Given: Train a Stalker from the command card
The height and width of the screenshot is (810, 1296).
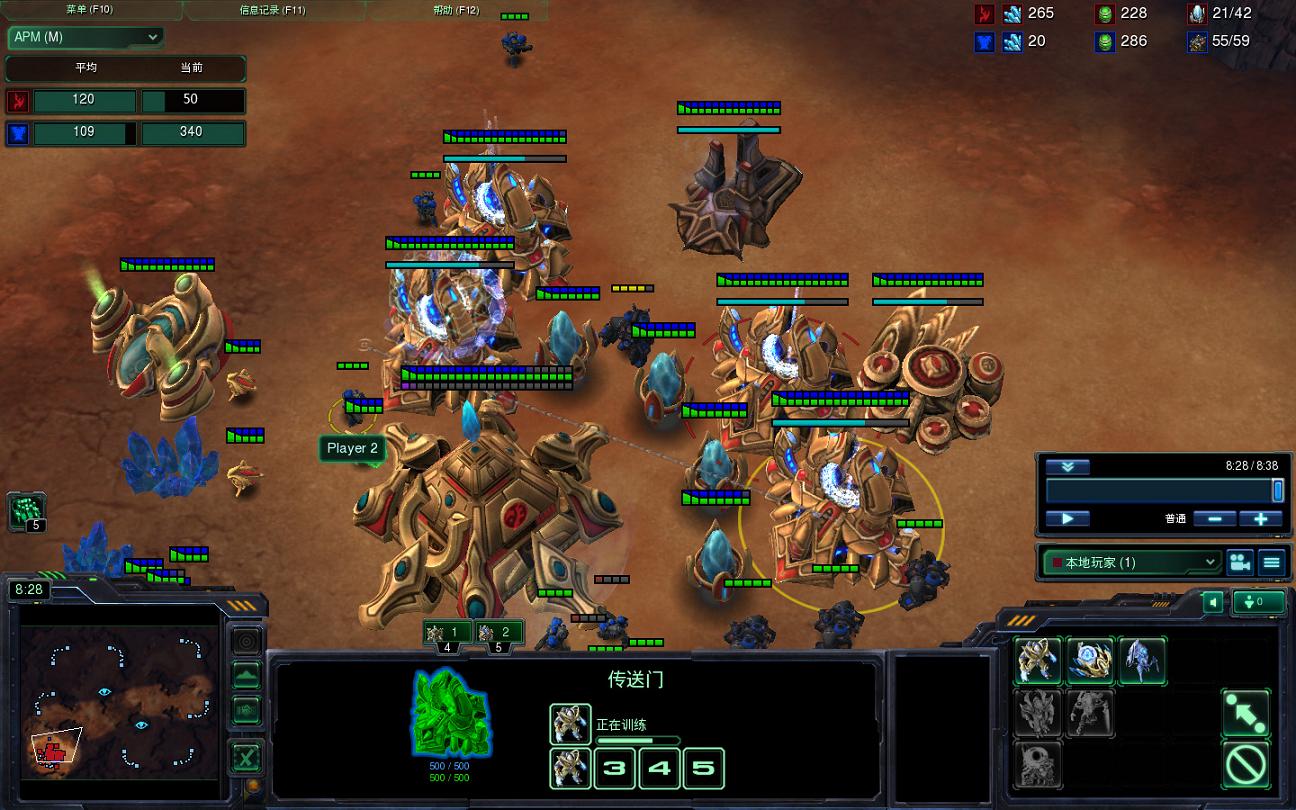Looking at the screenshot, I should pyautogui.click(x=1141, y=661).
